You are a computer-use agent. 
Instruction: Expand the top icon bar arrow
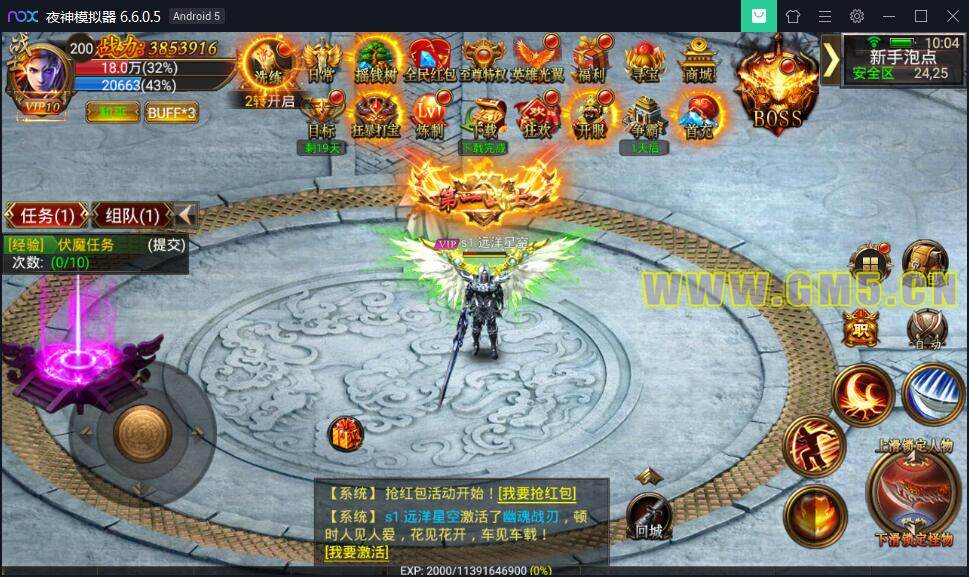pos(831,60)
